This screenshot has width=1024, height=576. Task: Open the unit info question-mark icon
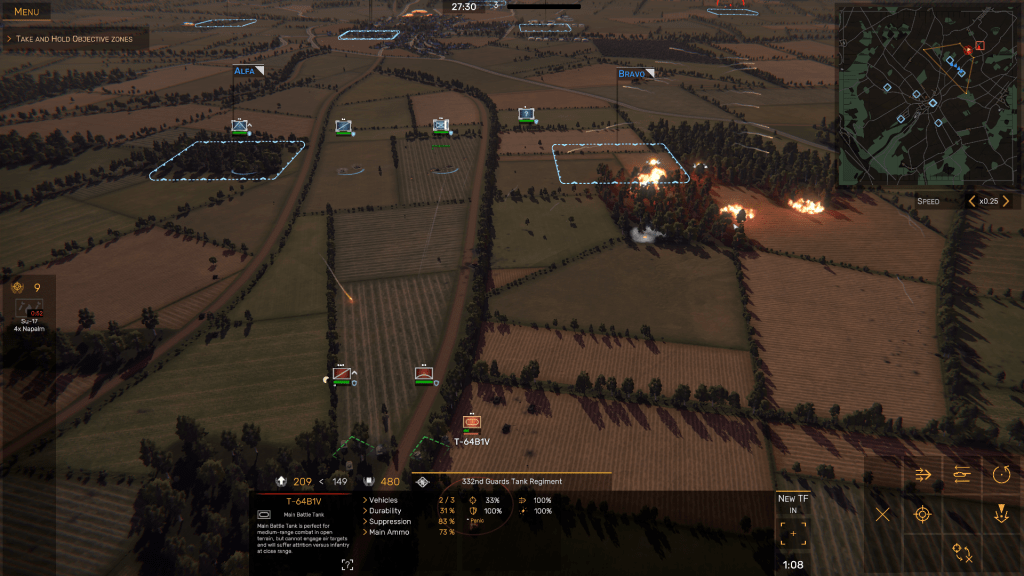coord(347,565)
